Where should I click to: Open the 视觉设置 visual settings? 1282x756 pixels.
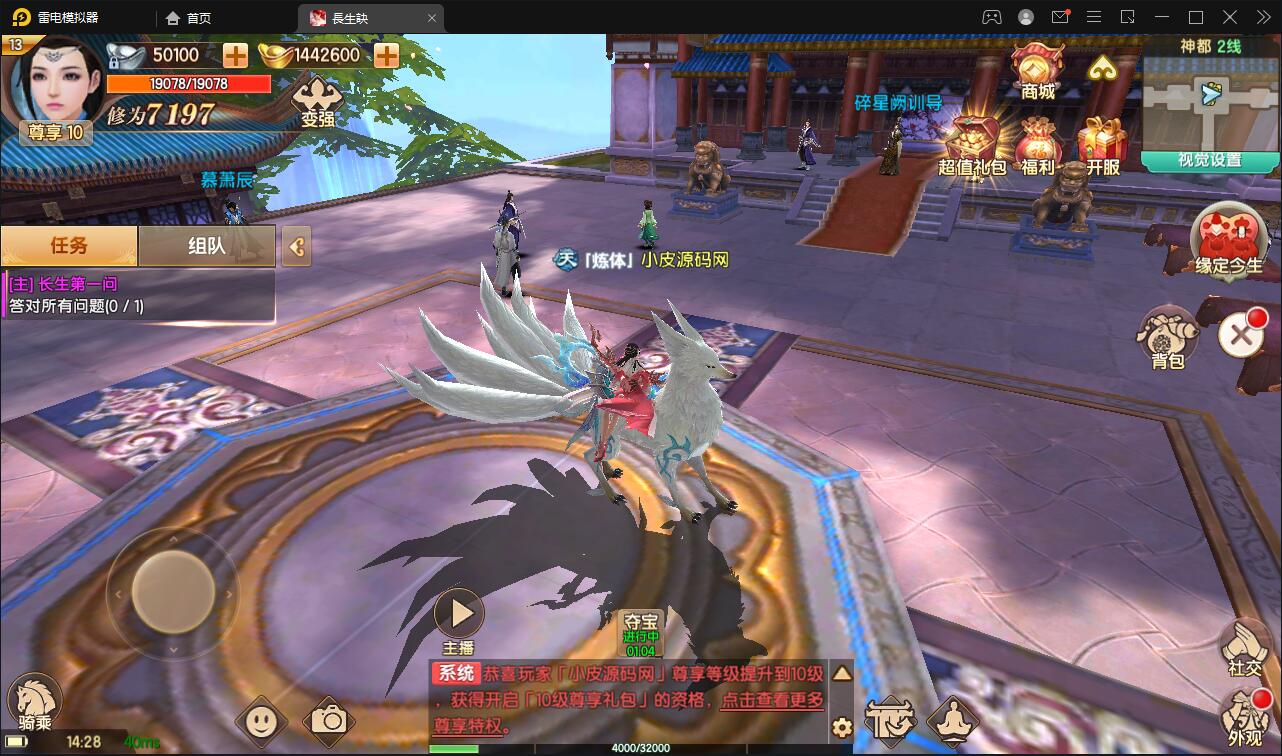click(1210, 160)
